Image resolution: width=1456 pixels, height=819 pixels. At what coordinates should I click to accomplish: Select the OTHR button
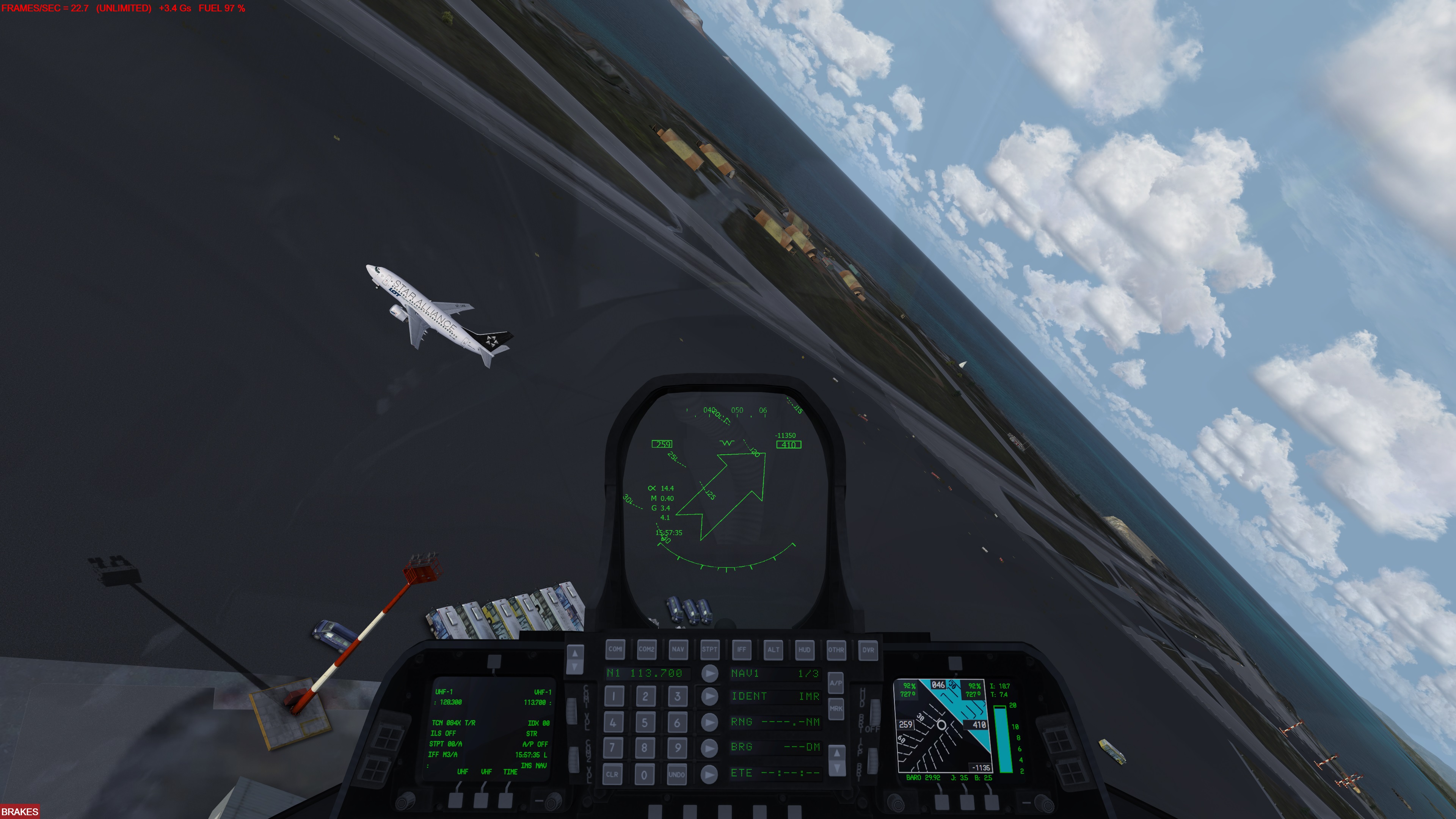click(x=836, y=650)
